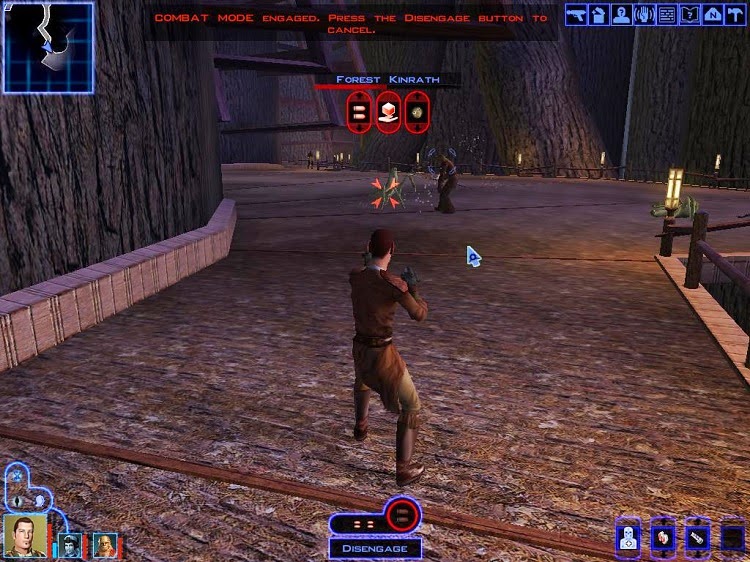Open the Character sheet icon
Screen dimensions: 750x562
(x=620, y=15)
